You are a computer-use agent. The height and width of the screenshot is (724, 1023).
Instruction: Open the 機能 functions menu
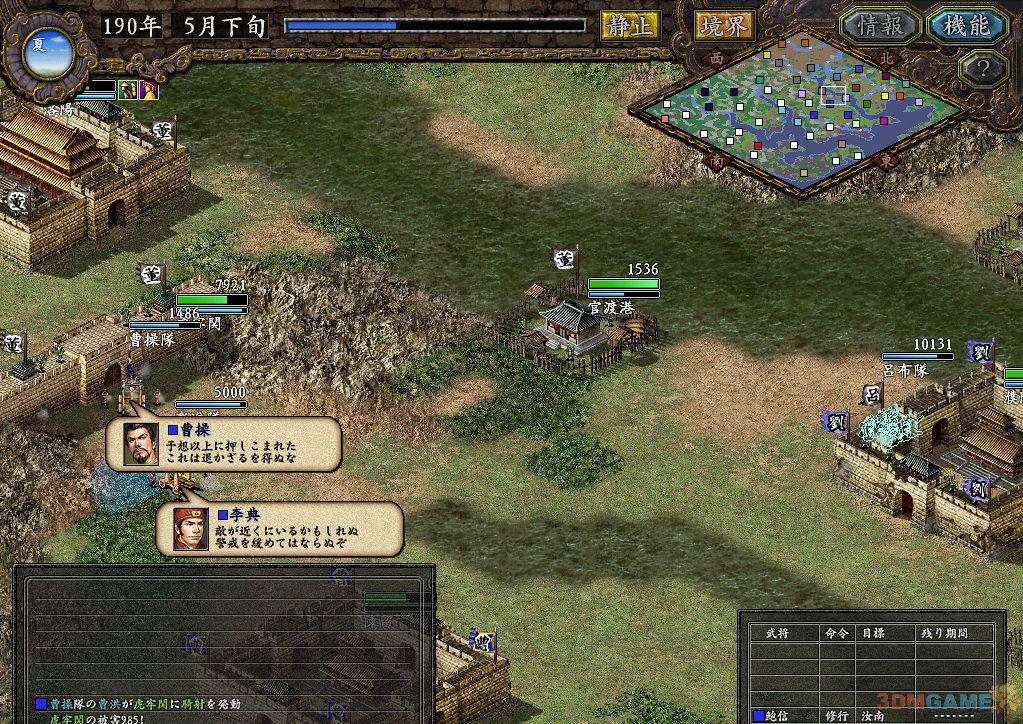(x=965, y=25)
